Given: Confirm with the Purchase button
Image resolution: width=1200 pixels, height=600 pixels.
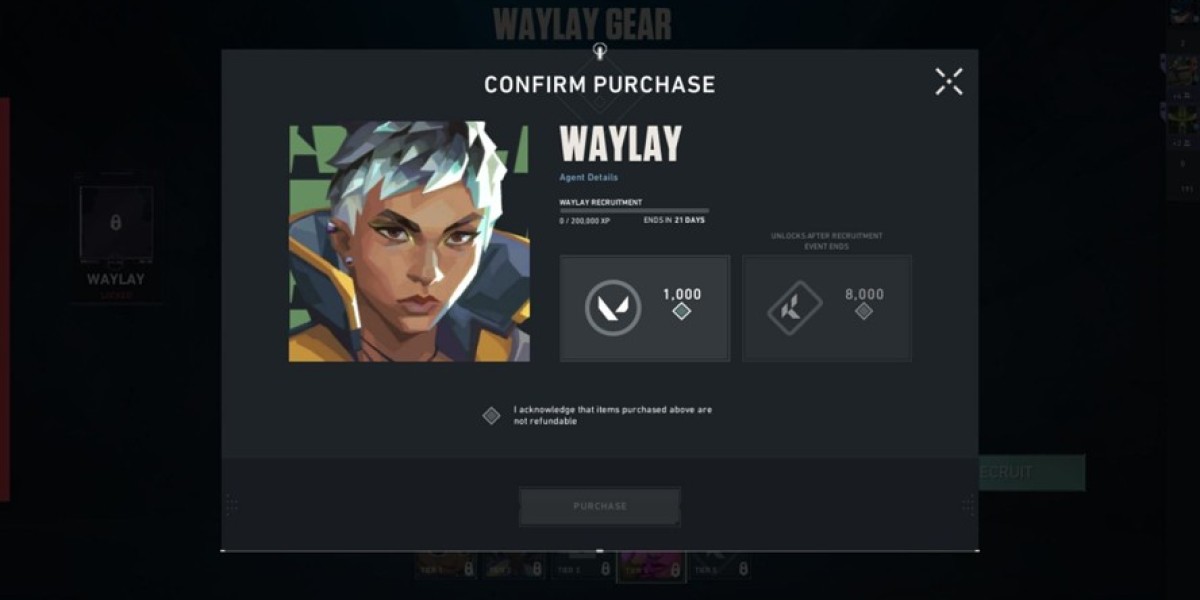Looking at the screenshot, I should pos(600,506).
